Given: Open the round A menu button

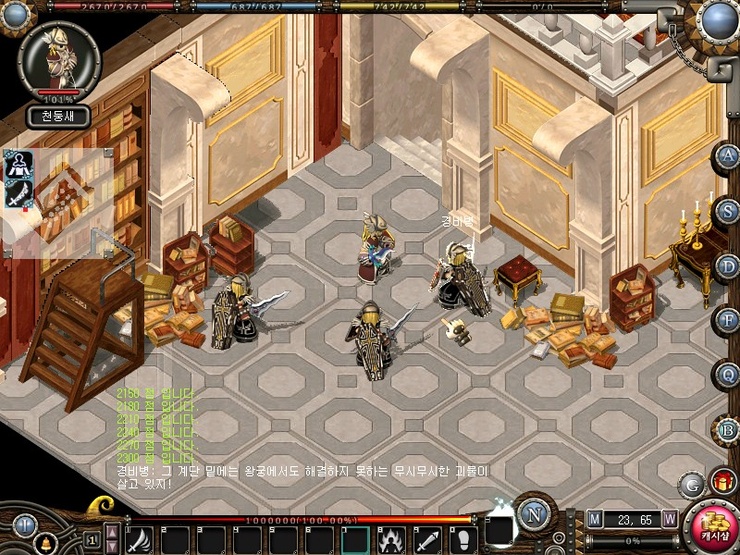Looking at the screenshot, I should 727,156.
